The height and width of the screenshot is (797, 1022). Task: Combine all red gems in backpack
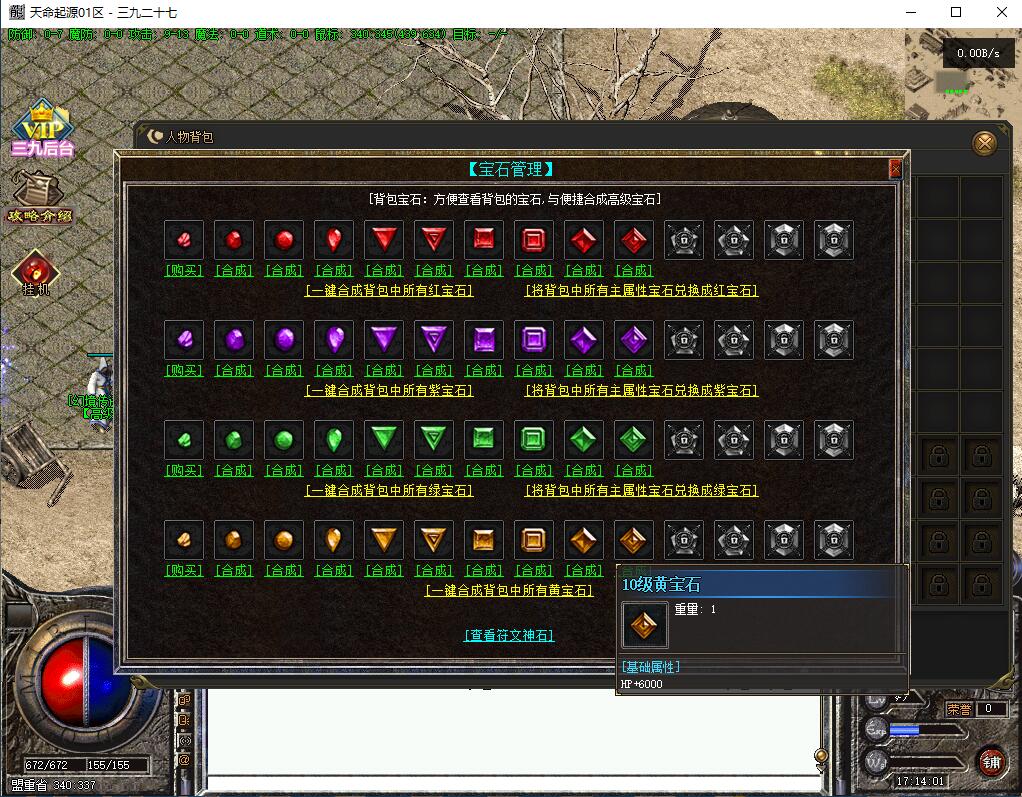(389, 291)
